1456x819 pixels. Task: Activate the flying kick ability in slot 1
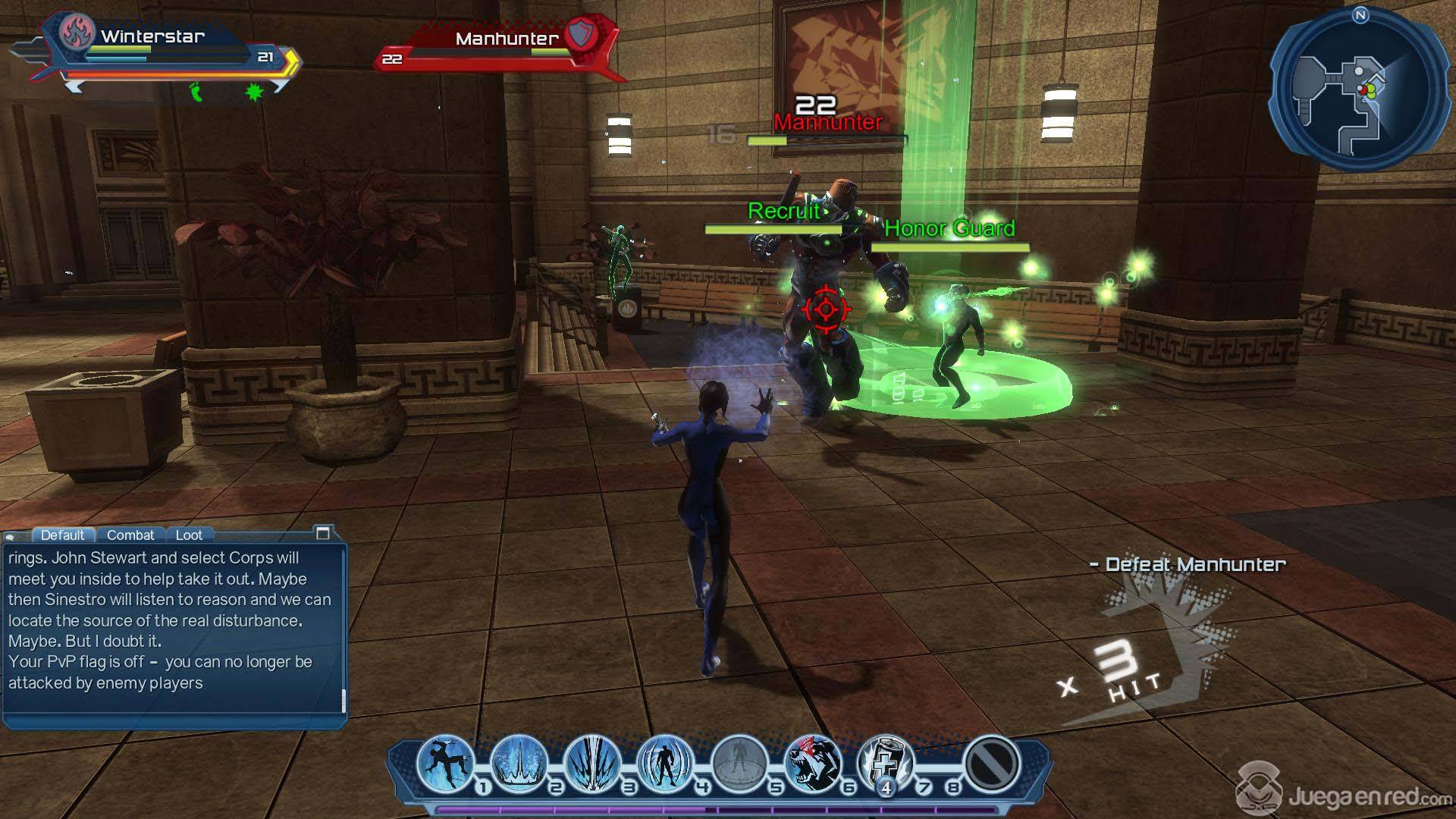coord(446,763)
